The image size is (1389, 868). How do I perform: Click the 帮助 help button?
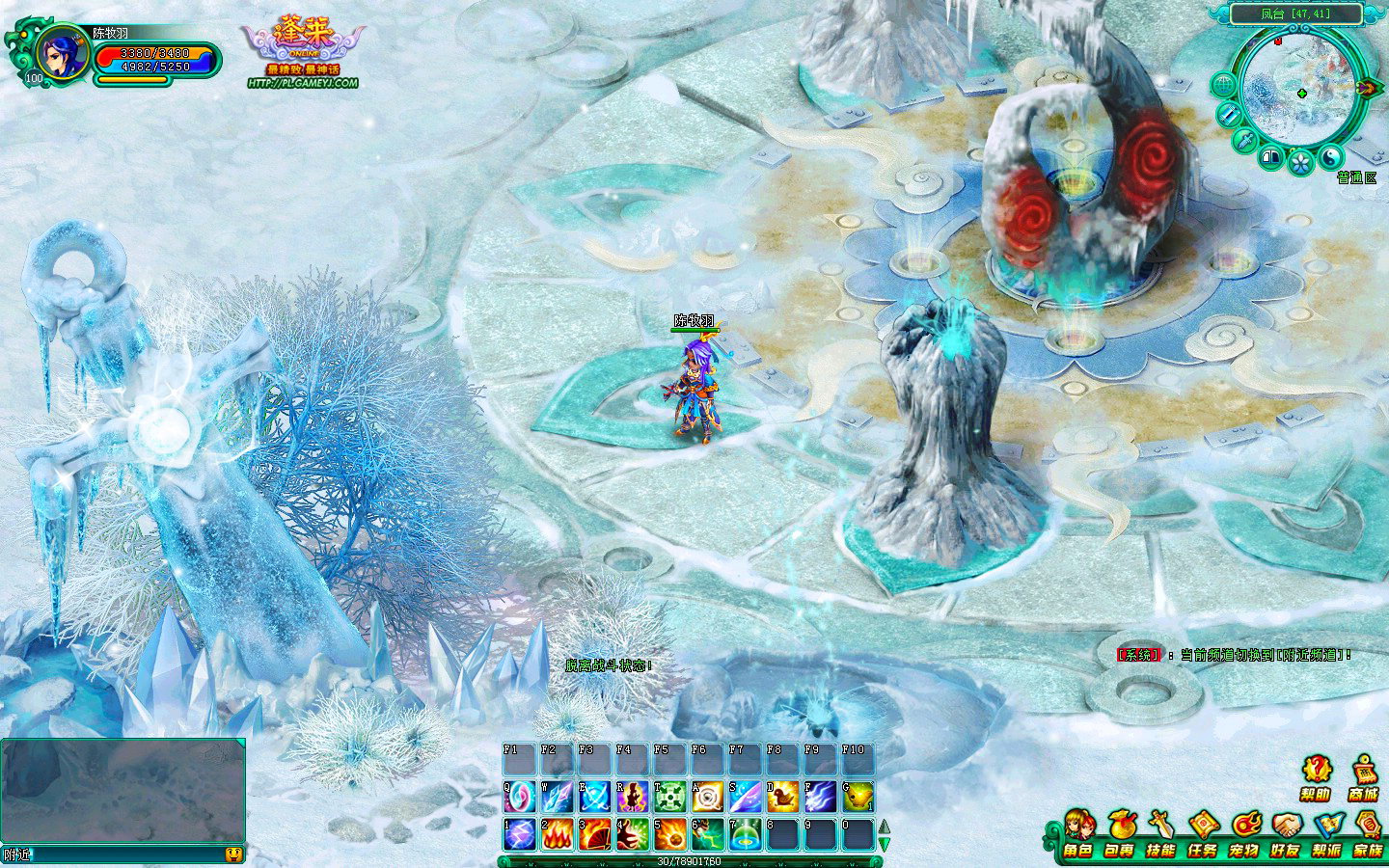coord(1316,775)
